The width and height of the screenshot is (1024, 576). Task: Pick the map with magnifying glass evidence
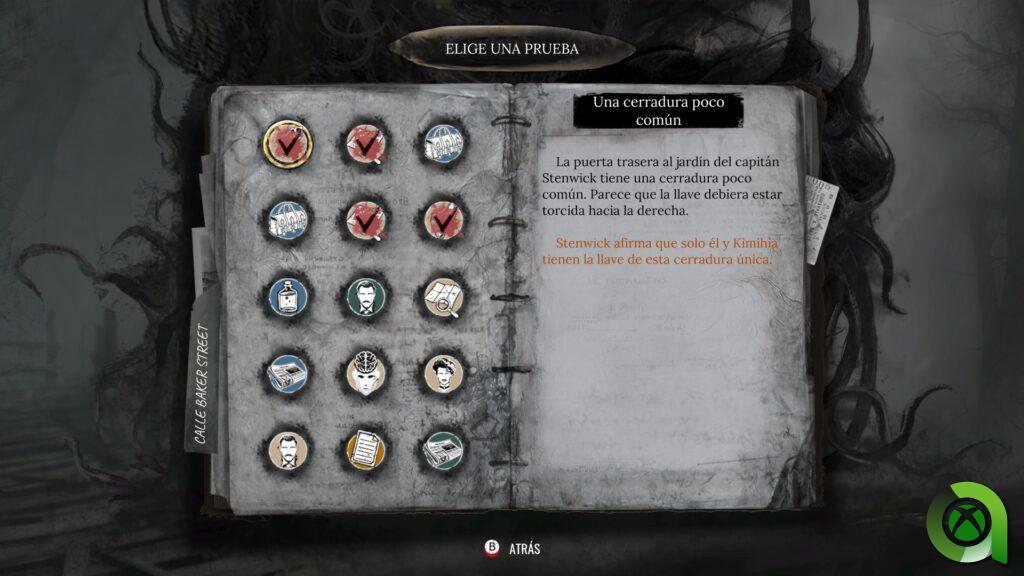(x=442, y=295)
